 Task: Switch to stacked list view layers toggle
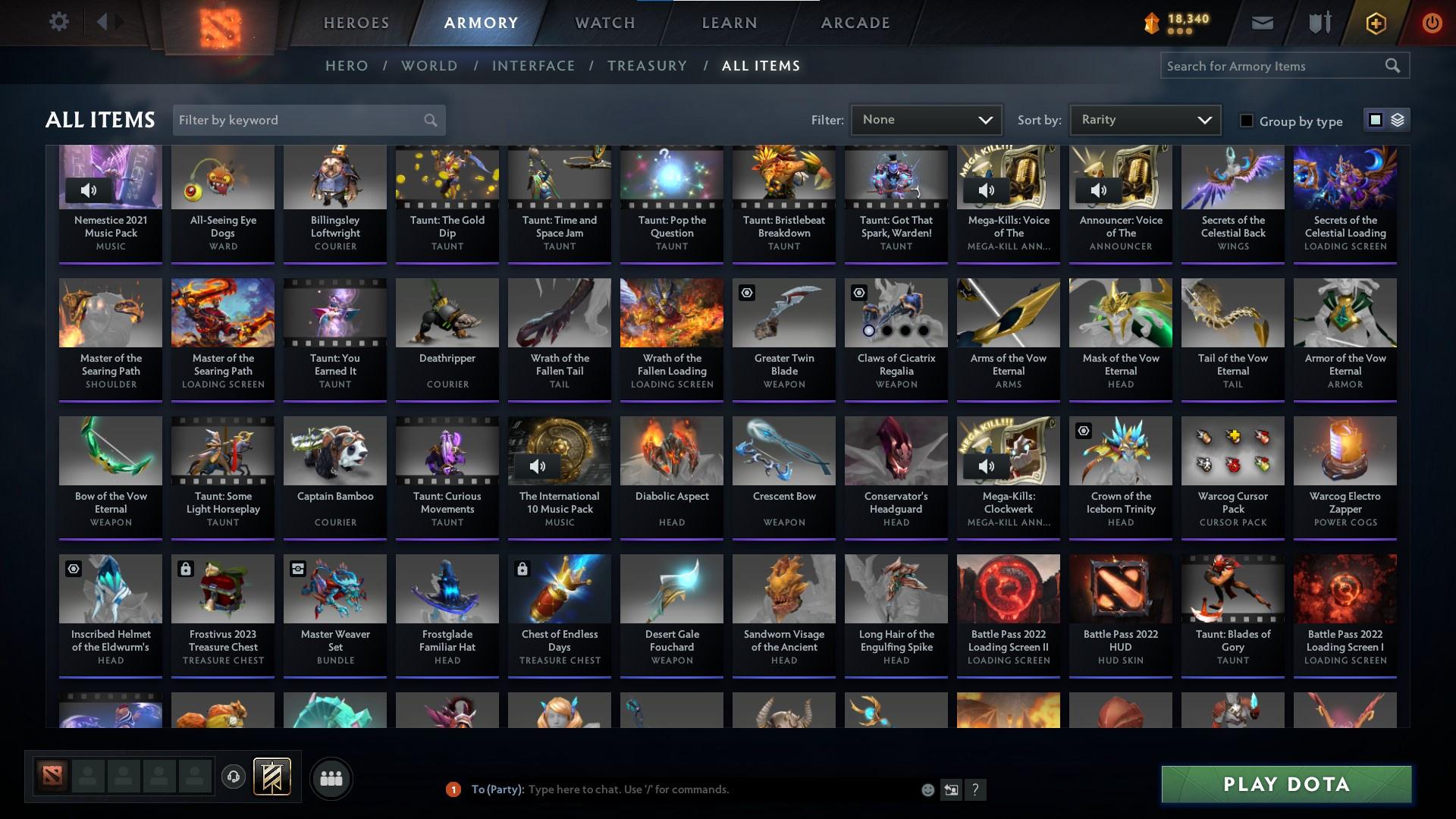click(1398, 120)
